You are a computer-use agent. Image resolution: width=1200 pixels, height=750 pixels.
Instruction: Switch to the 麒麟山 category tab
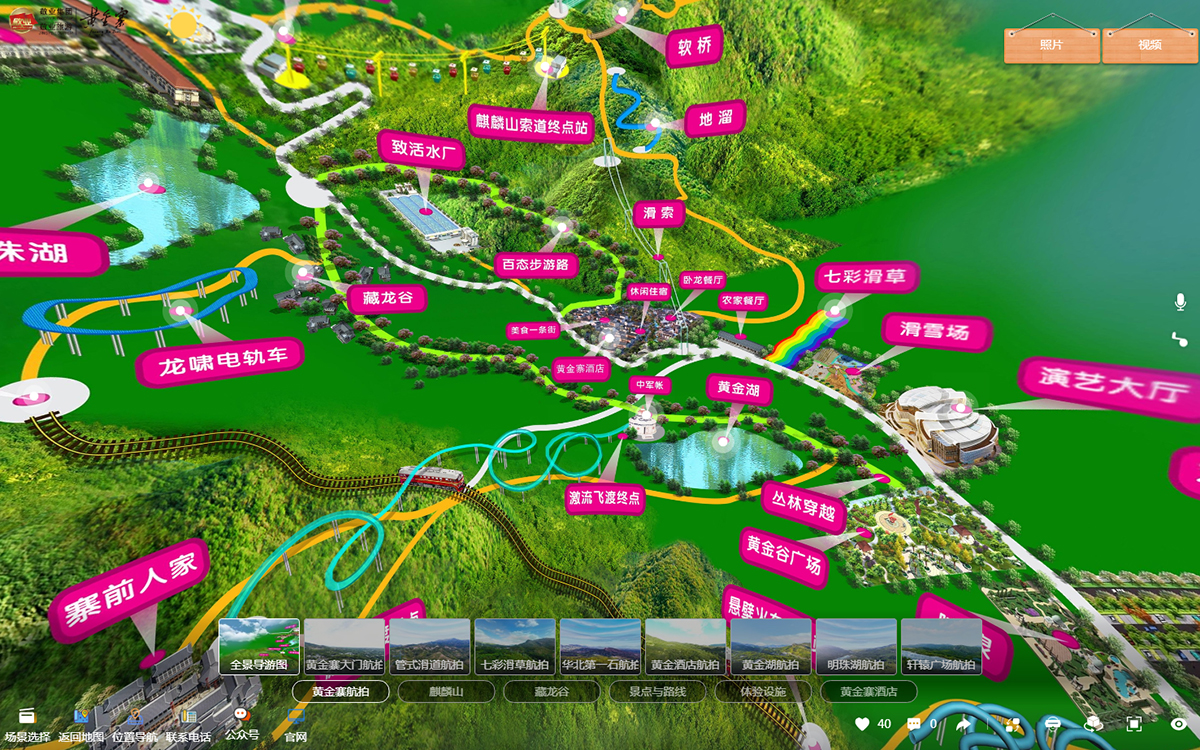446,691
